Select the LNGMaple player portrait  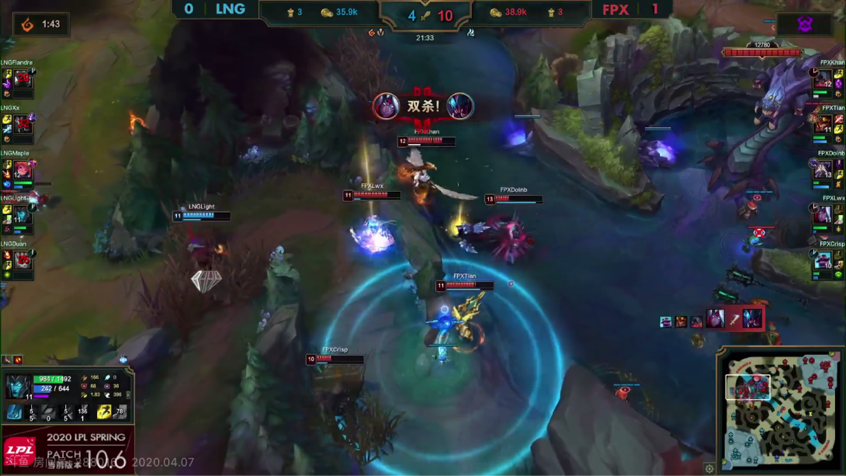tap(23, 172)
